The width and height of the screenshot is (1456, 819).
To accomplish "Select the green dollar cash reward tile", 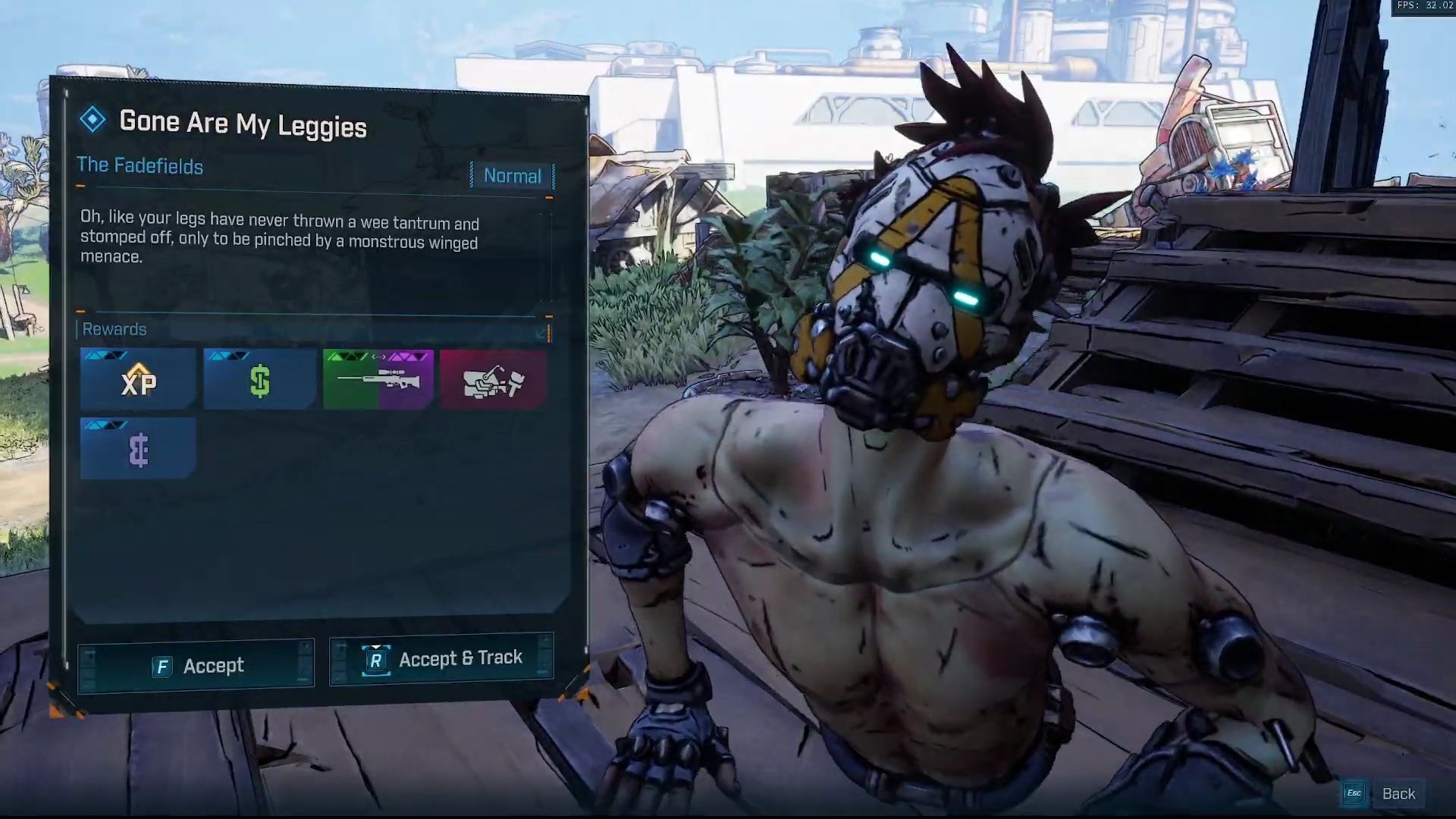I will [259, 379].
